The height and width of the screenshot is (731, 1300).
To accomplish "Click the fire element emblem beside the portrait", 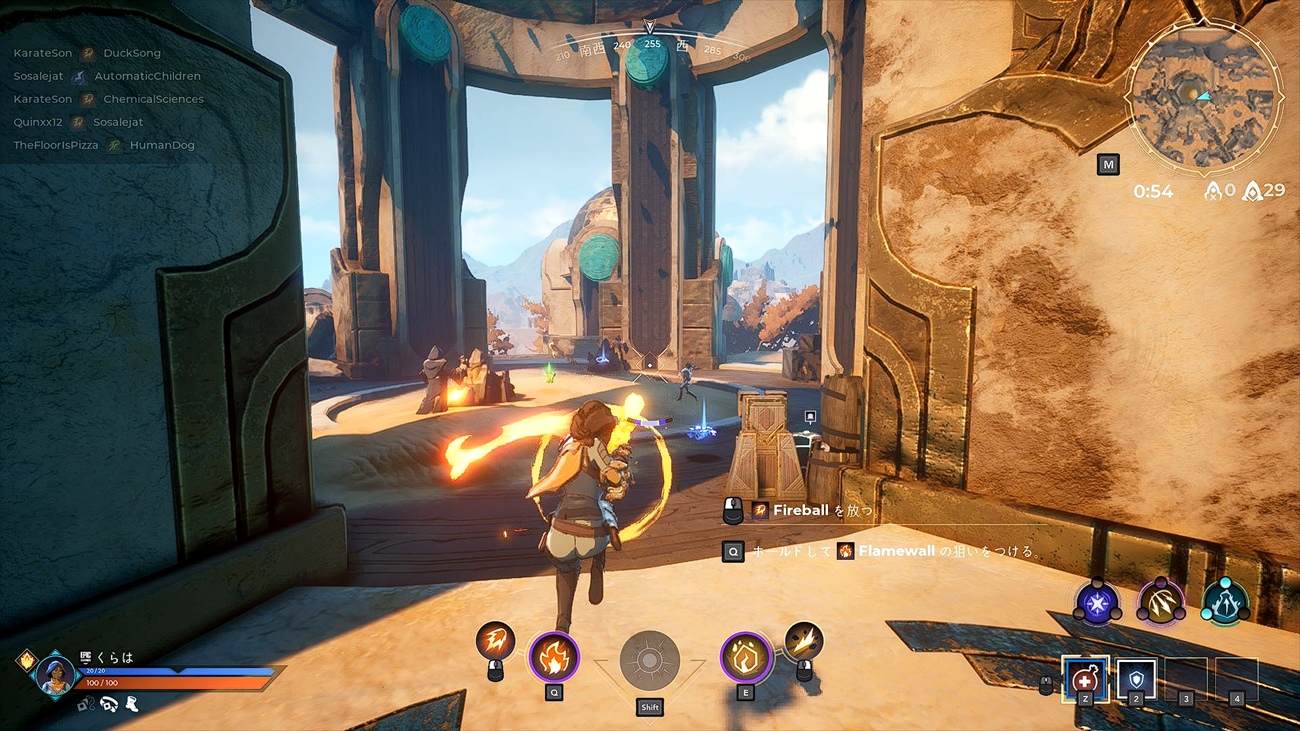I will [27, 660].
